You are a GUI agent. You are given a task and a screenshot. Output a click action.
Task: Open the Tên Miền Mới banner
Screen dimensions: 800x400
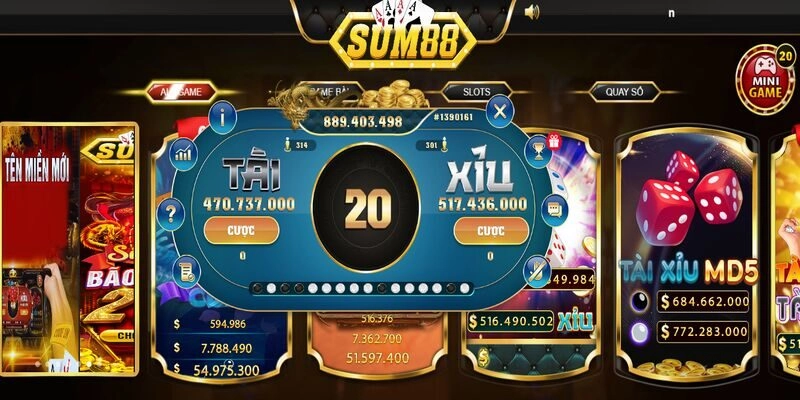pos(40,250)
